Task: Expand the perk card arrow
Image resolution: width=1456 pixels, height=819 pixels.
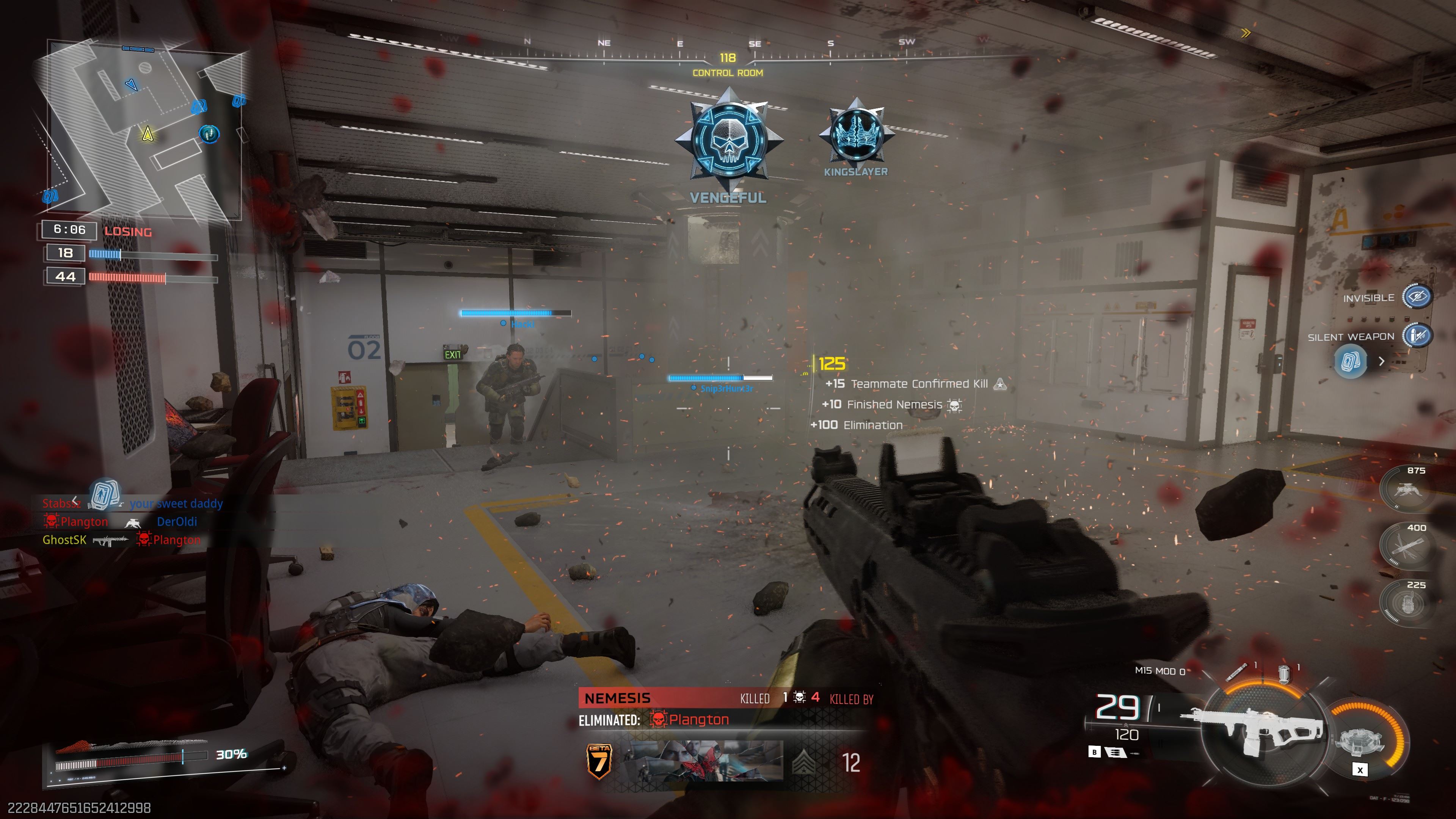Action: coord(1381,361)
